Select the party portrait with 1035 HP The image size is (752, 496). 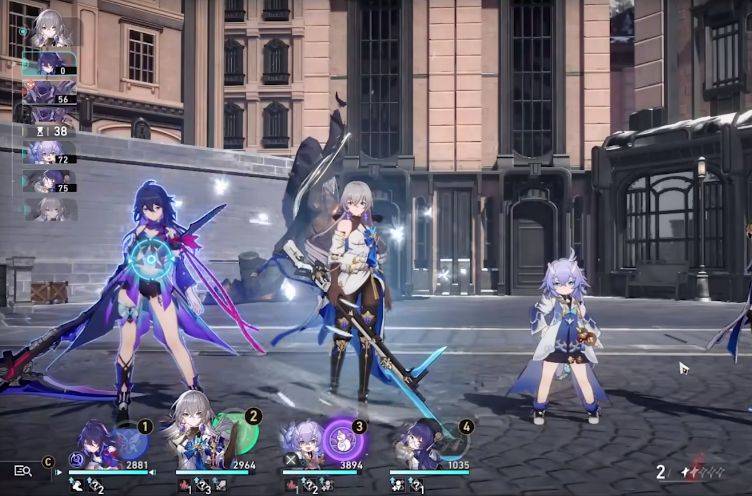pyautogui.click(x=412, y=446)
